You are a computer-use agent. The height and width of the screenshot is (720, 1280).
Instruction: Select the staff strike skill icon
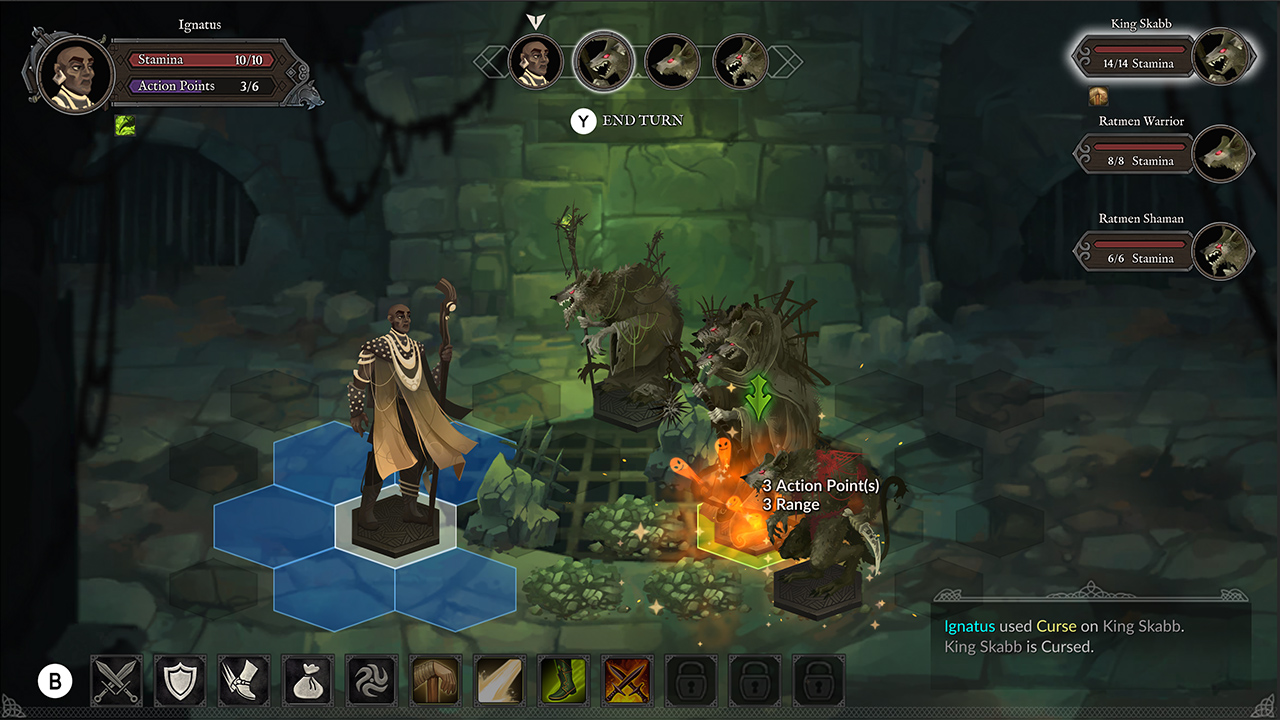tap(435, 679)
